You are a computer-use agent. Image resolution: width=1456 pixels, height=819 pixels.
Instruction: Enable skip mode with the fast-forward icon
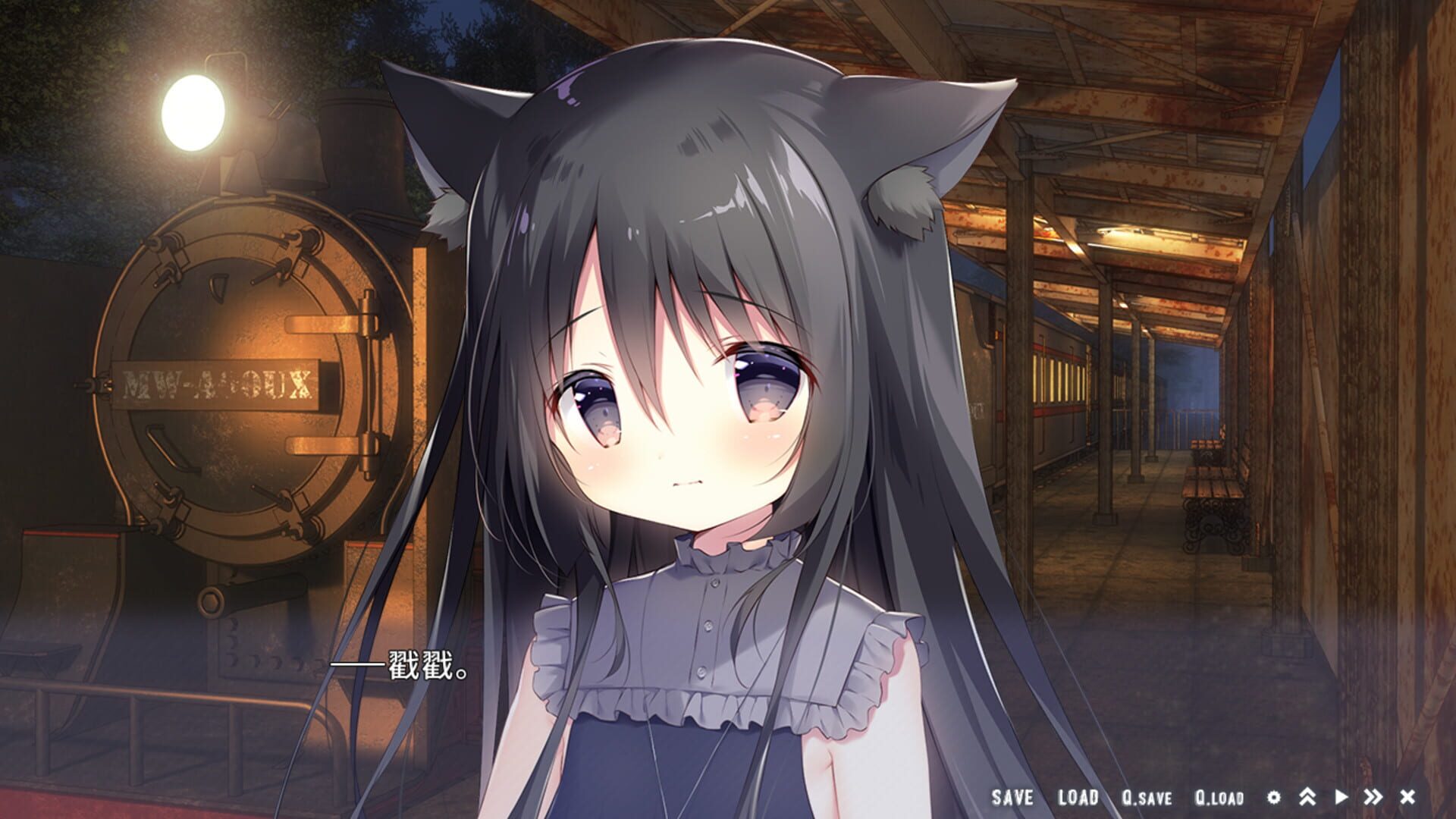pyautogui.click(x=1373, y=796)
